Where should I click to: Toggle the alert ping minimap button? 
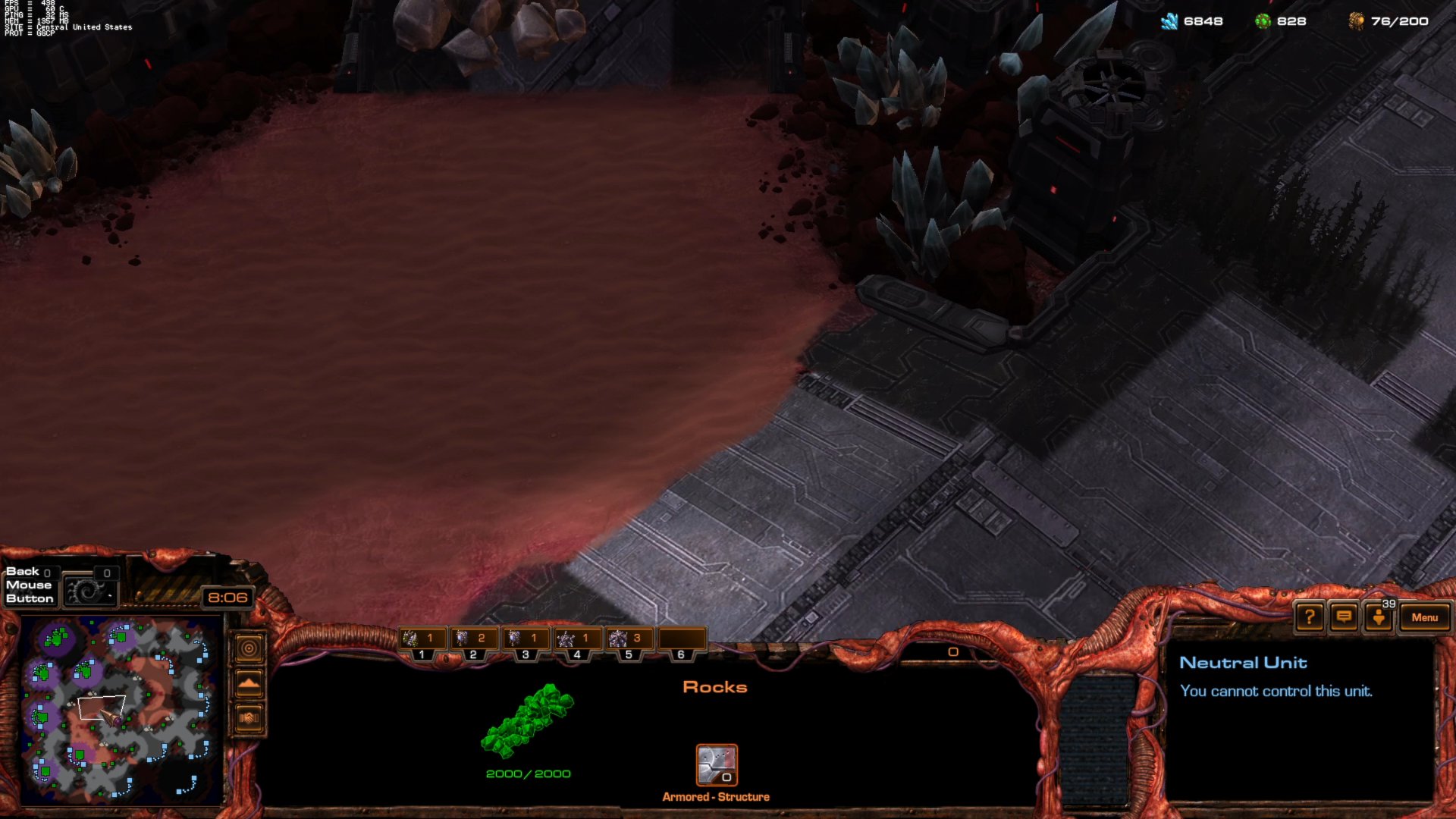point(248,646)
